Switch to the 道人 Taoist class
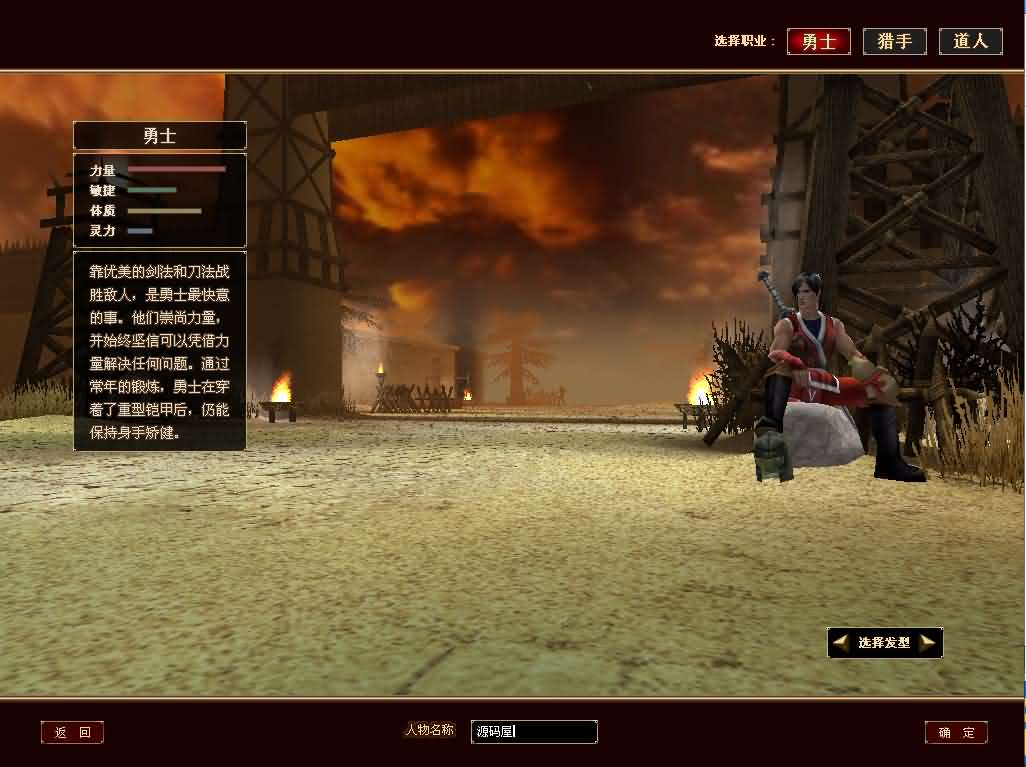 [x=970, y=41]
